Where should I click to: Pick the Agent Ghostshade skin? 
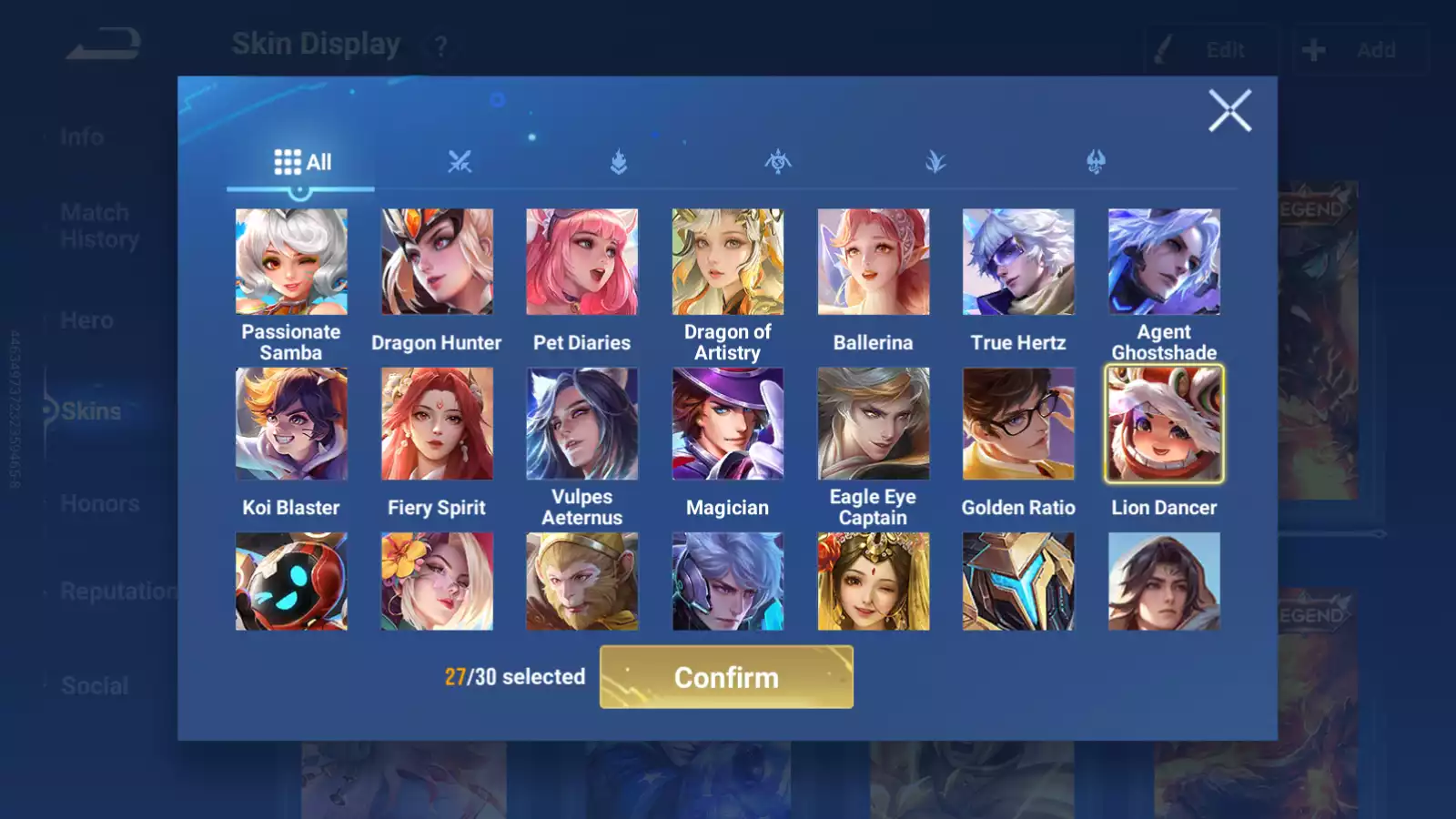click(x=1164, y=262)
